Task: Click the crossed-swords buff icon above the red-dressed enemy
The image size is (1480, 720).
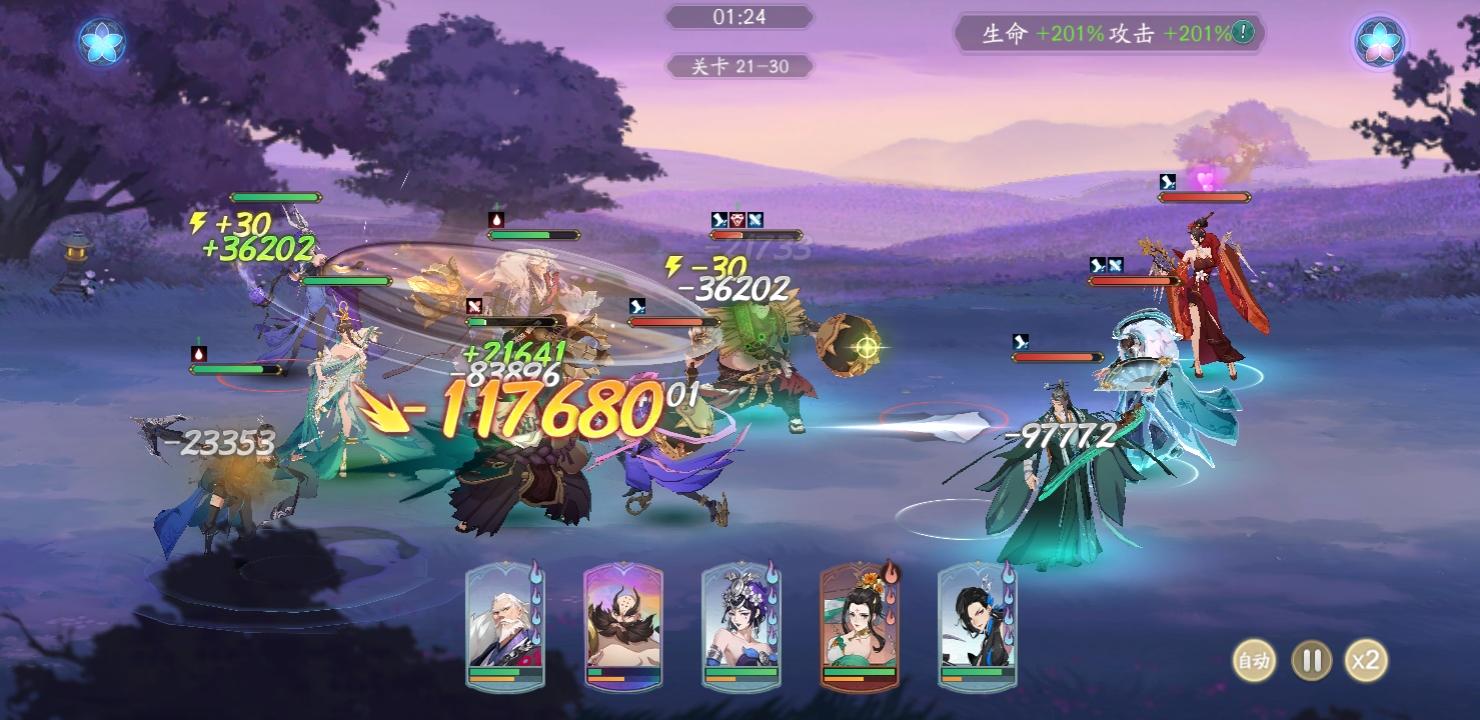Action: point(1113,265)
